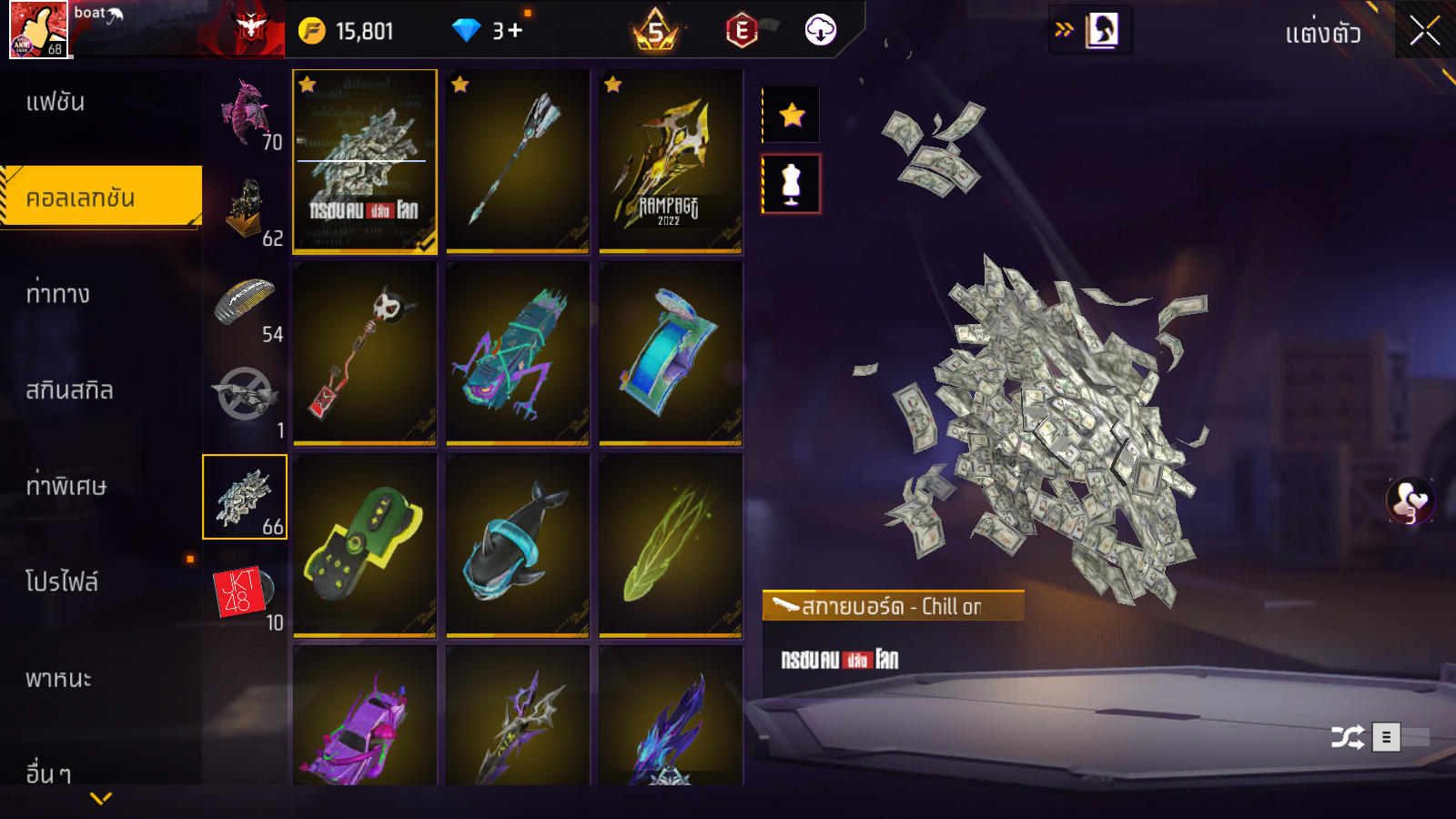Open the cloud download icon
1456x819 pixels.
pos(820,31)
